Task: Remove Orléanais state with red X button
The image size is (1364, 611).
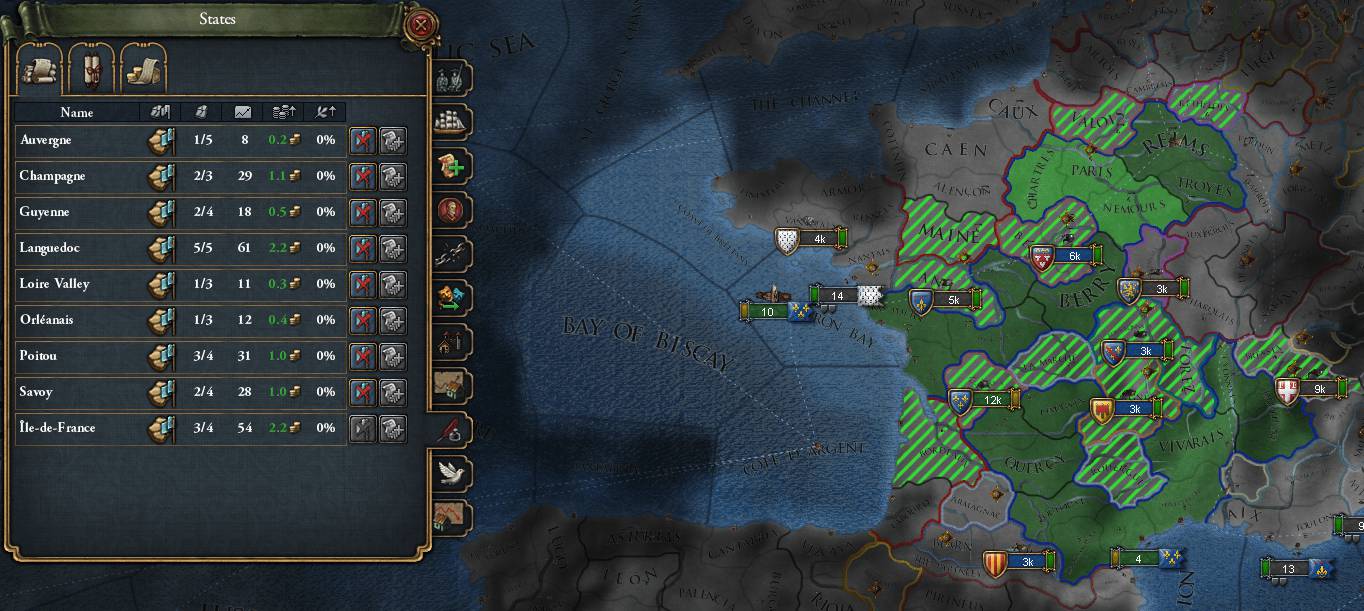Action: click(x=362, y=320)
